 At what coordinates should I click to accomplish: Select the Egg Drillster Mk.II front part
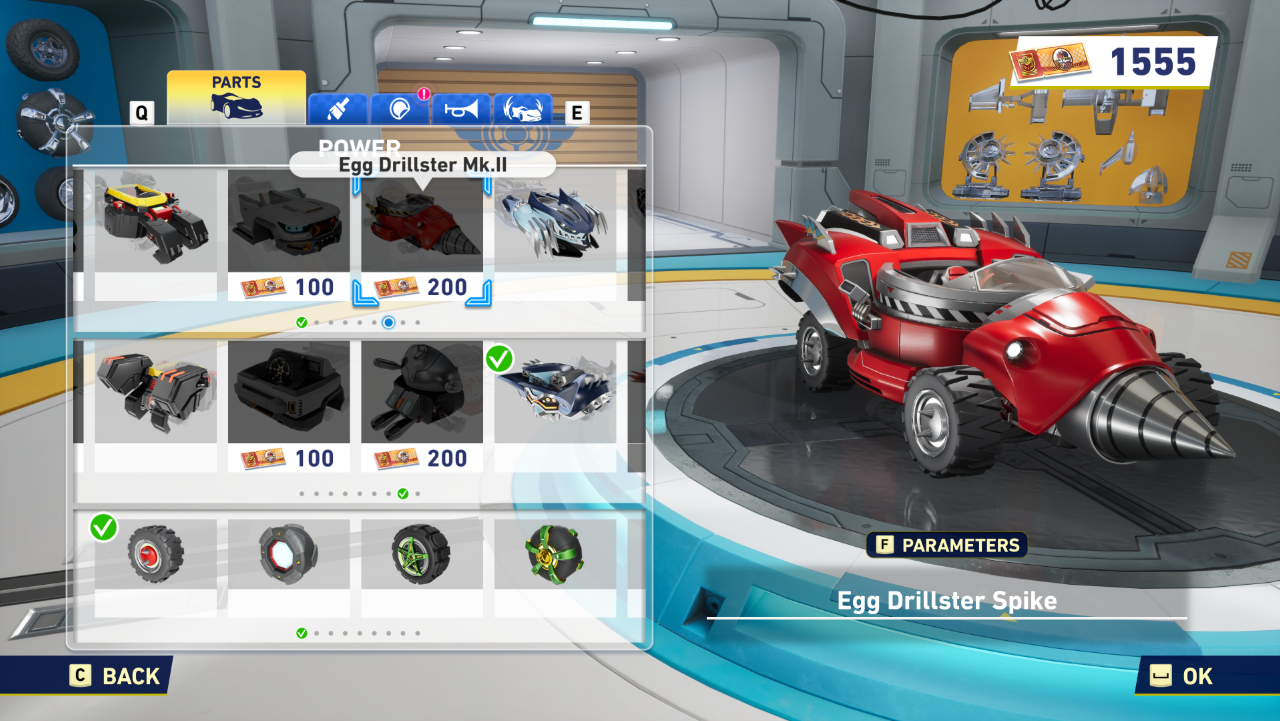[421, 236]
